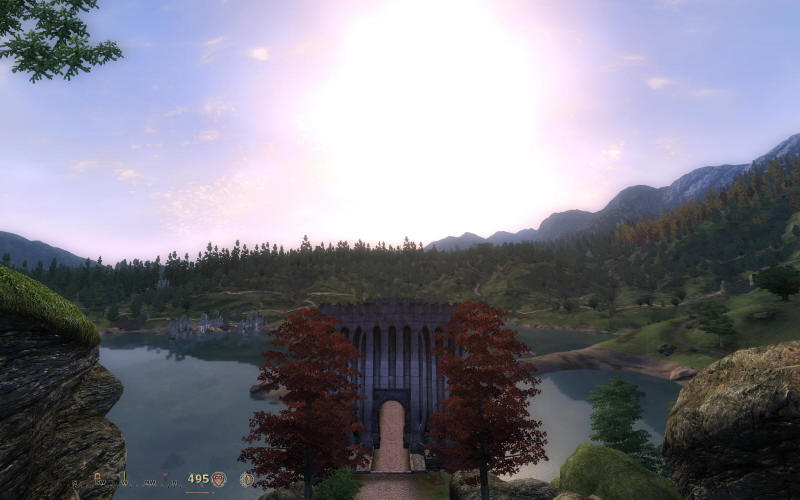This screenshot has height=500, width=800.
Task: Select the round active spell icon
Action: pyautogui.click(x=247, y=479)
